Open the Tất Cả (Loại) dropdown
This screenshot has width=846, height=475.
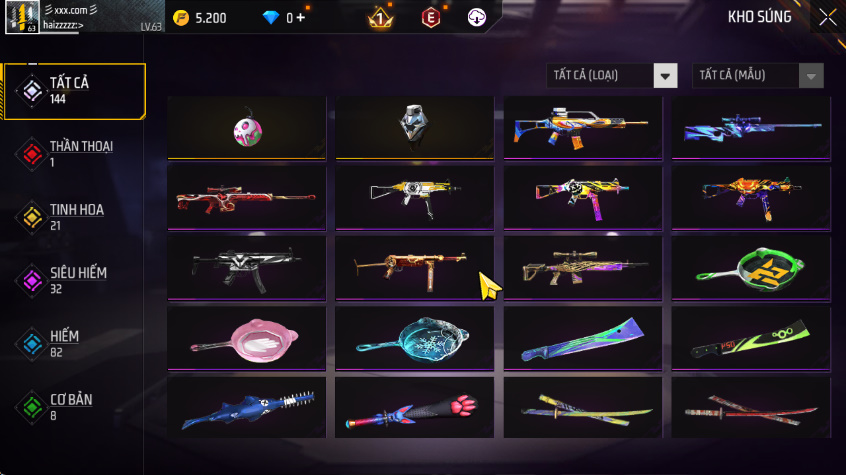click(612, 76)
